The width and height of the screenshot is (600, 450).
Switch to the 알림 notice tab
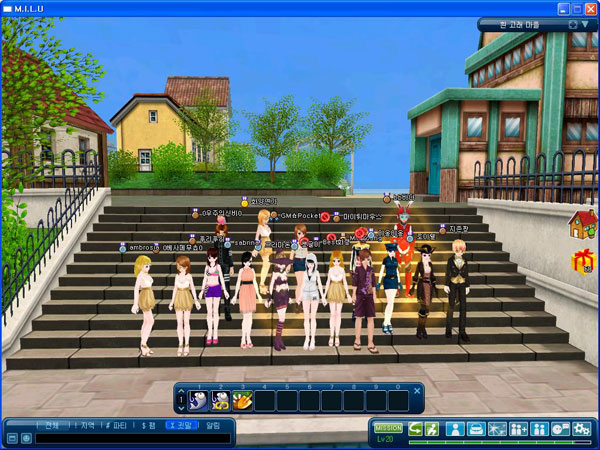point(213,425)
